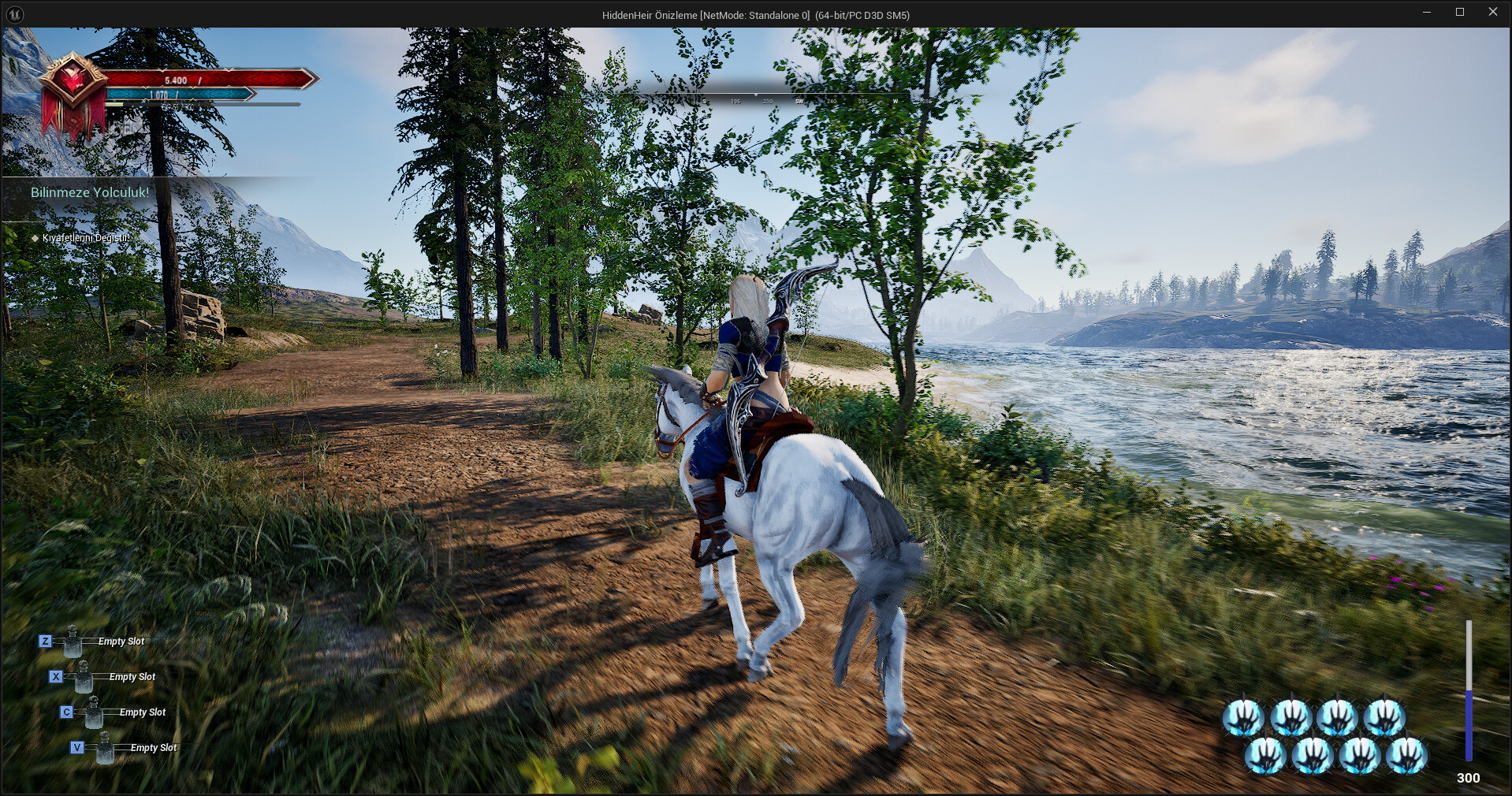The image size is (1512, 796).
Task: Click the SW marker on the compass bar
Action: pos(799,102)
